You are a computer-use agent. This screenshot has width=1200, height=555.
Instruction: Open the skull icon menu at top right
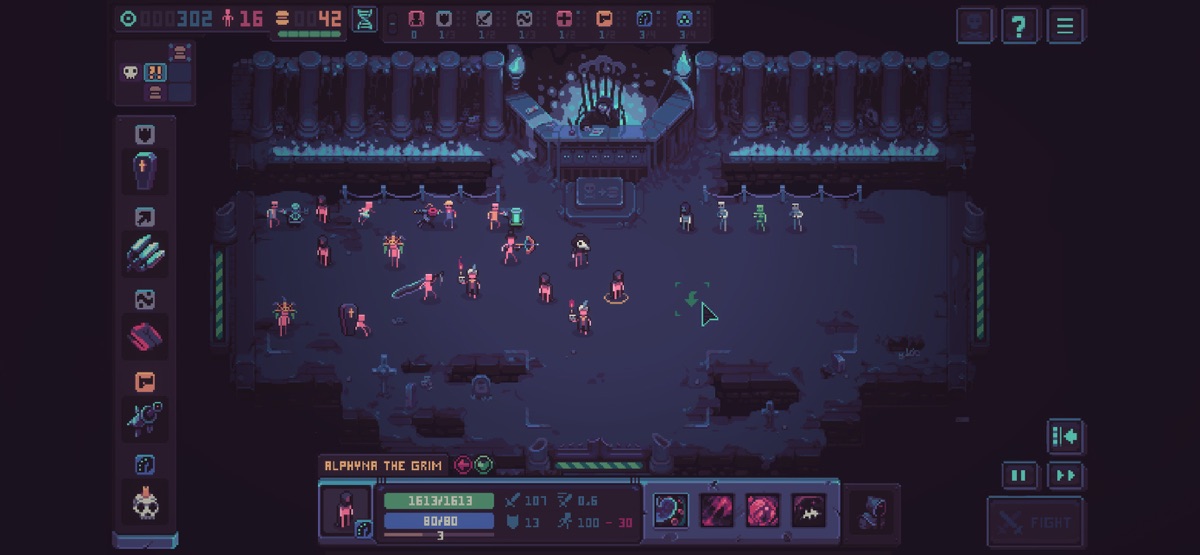975,25
